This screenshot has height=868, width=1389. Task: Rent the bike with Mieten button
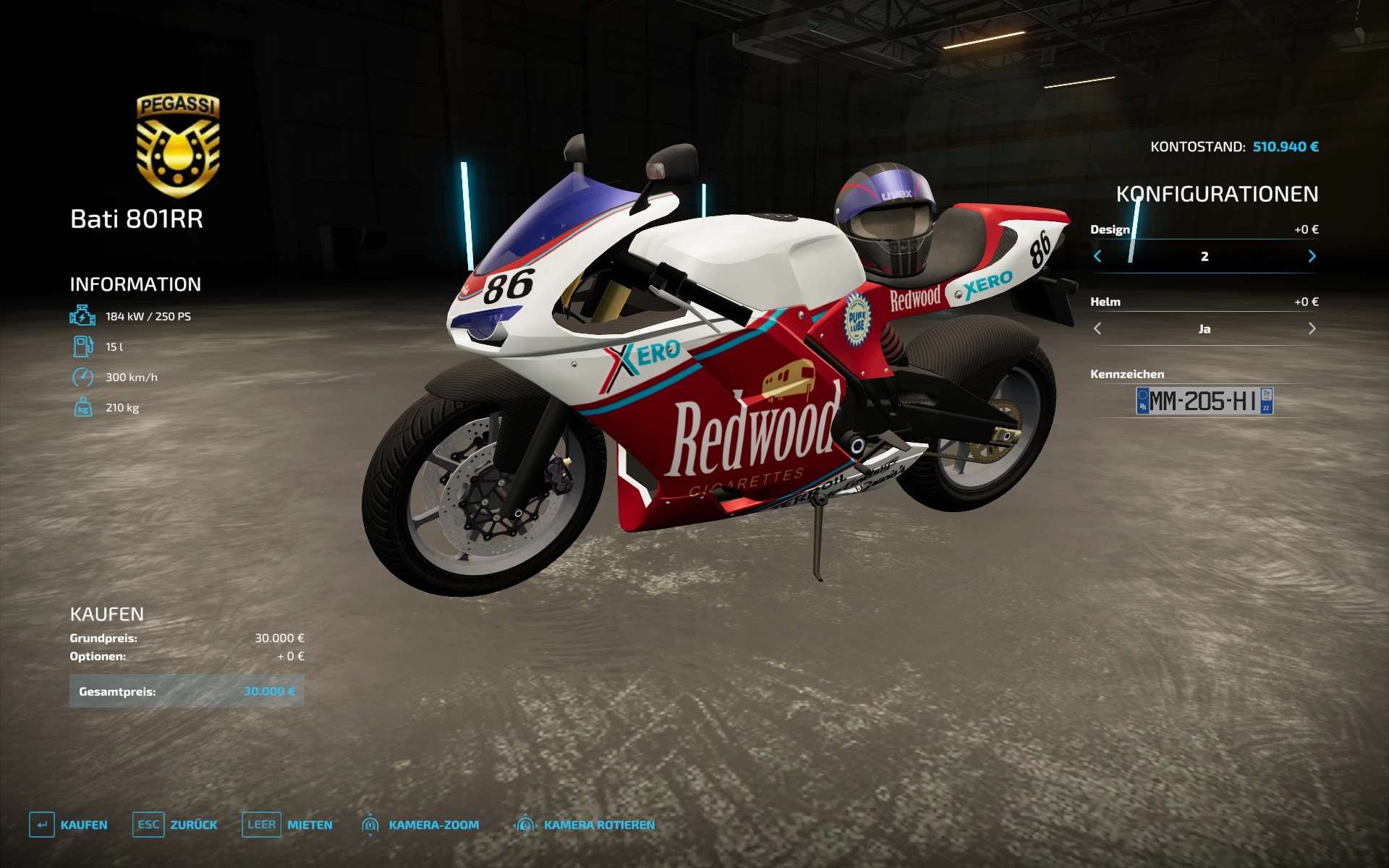(x=287, y=825)
